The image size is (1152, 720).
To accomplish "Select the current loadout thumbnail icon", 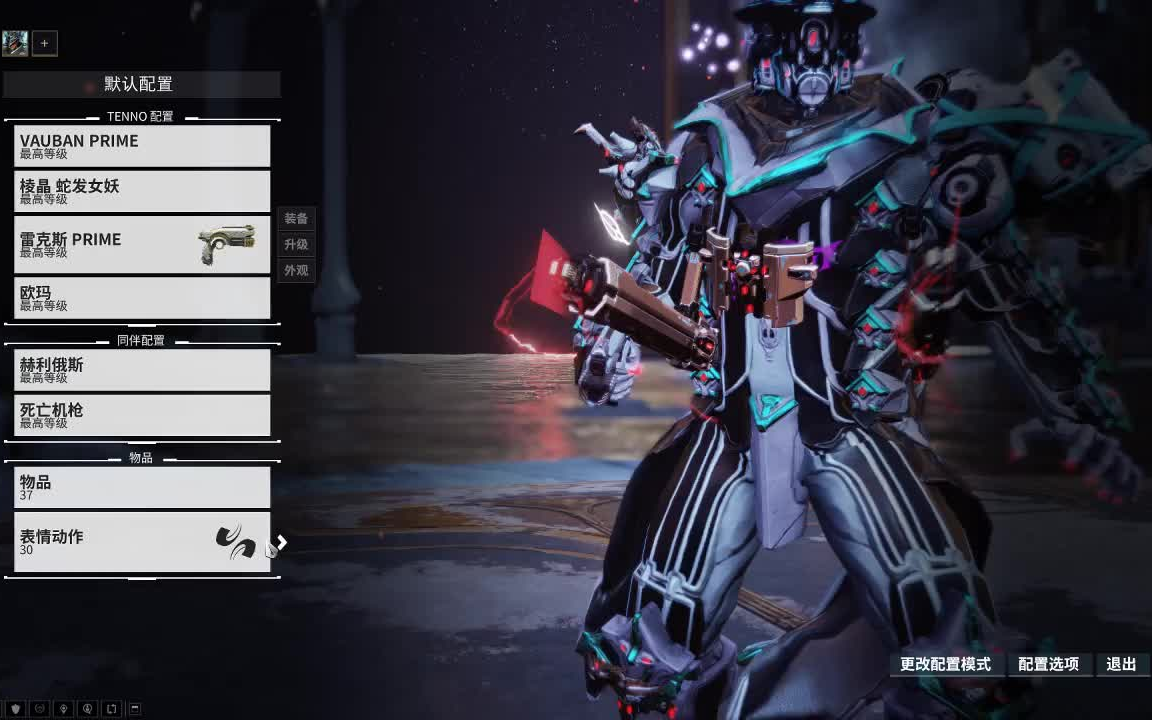I will (15, 43).
